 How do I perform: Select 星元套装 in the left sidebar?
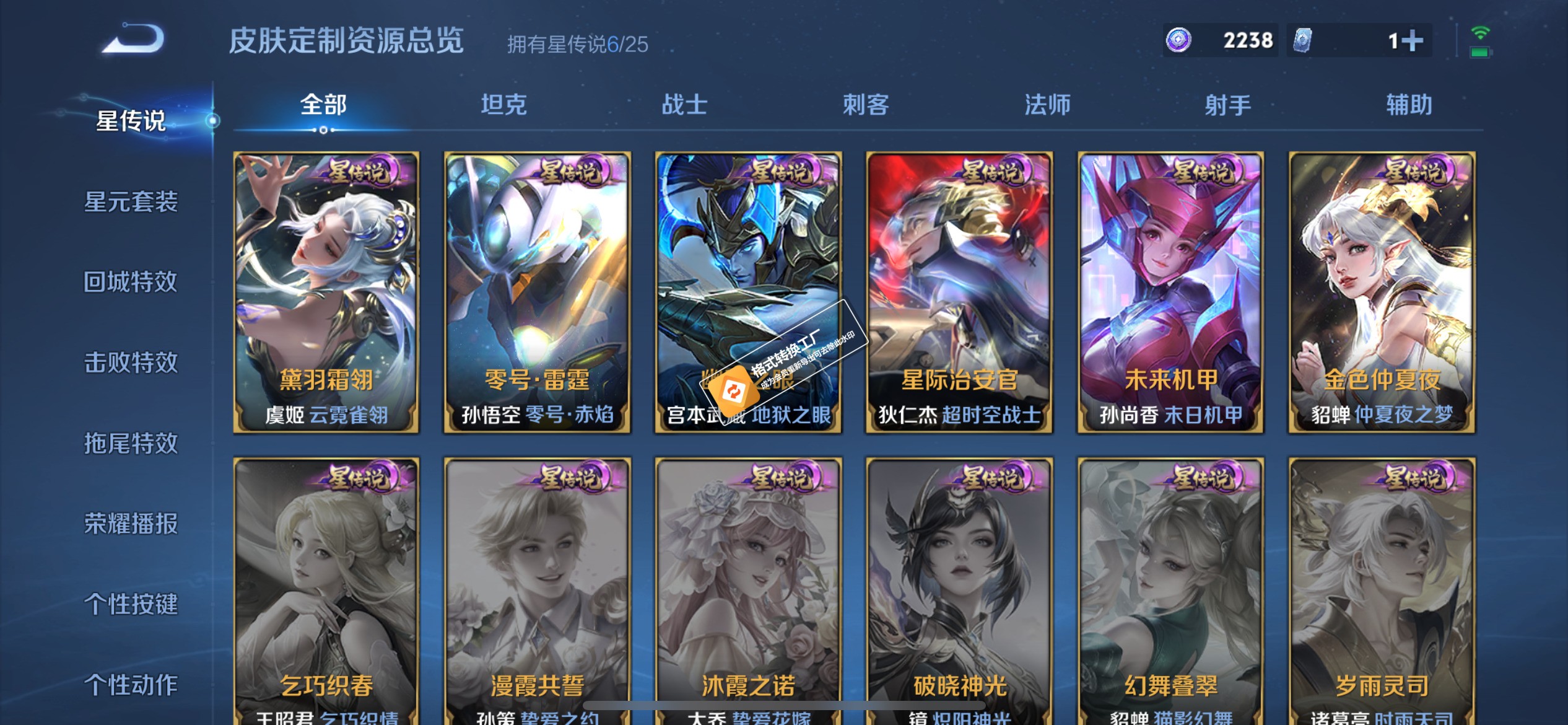(132, 202)
